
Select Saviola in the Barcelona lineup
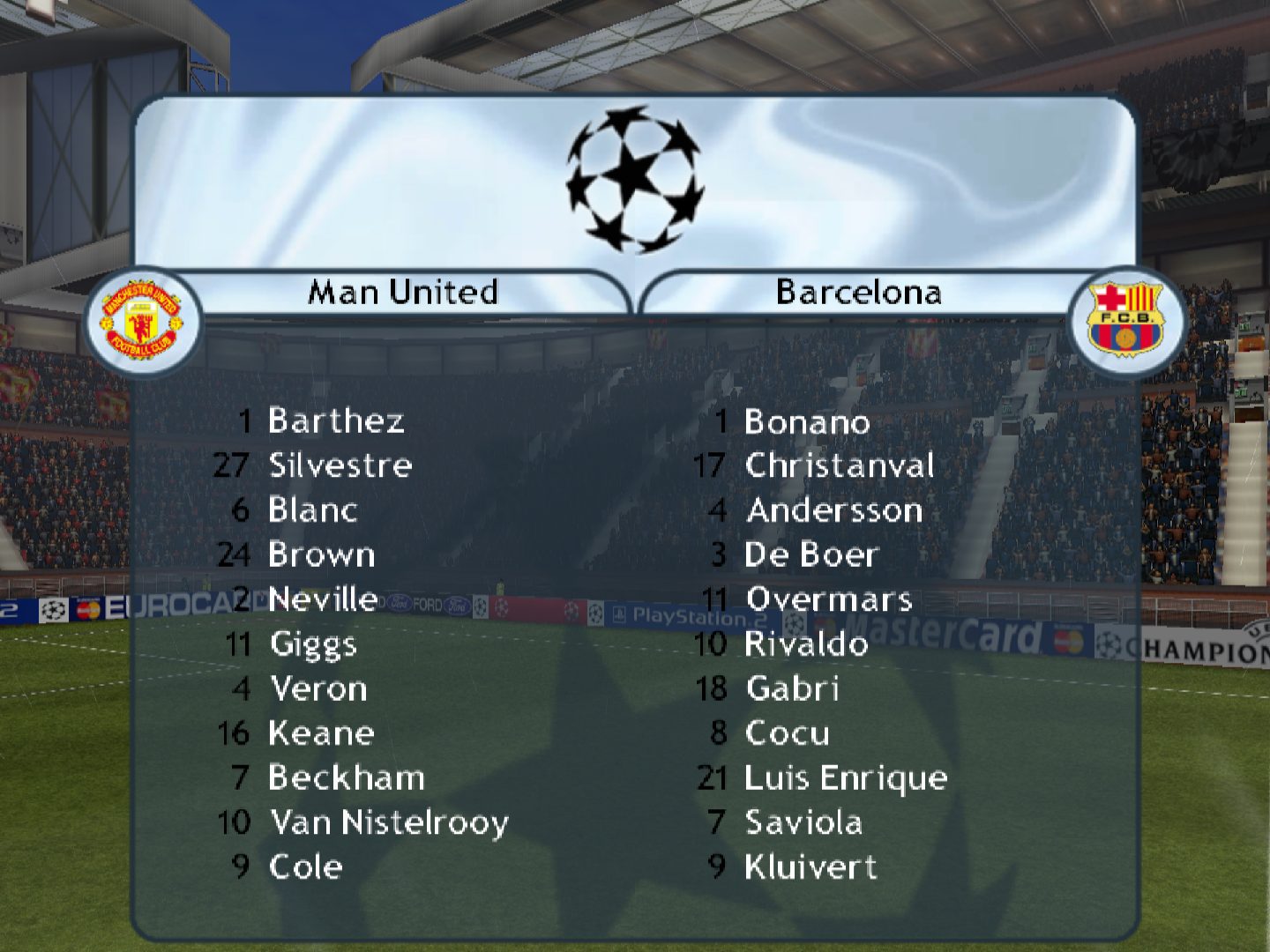803,823
